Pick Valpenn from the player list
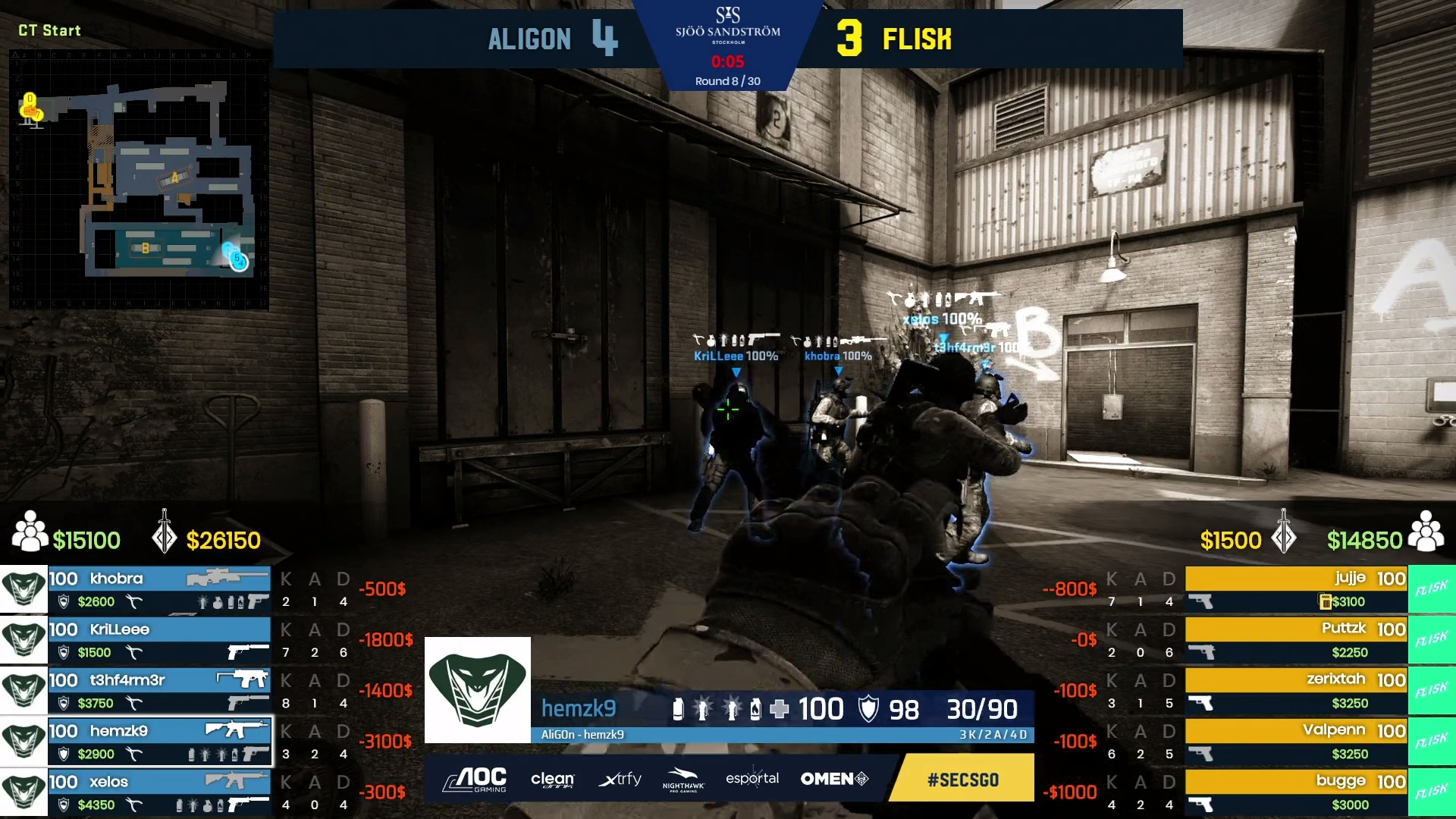The width and height of the screenshot is (1456, 819). tap(1296, 742)
